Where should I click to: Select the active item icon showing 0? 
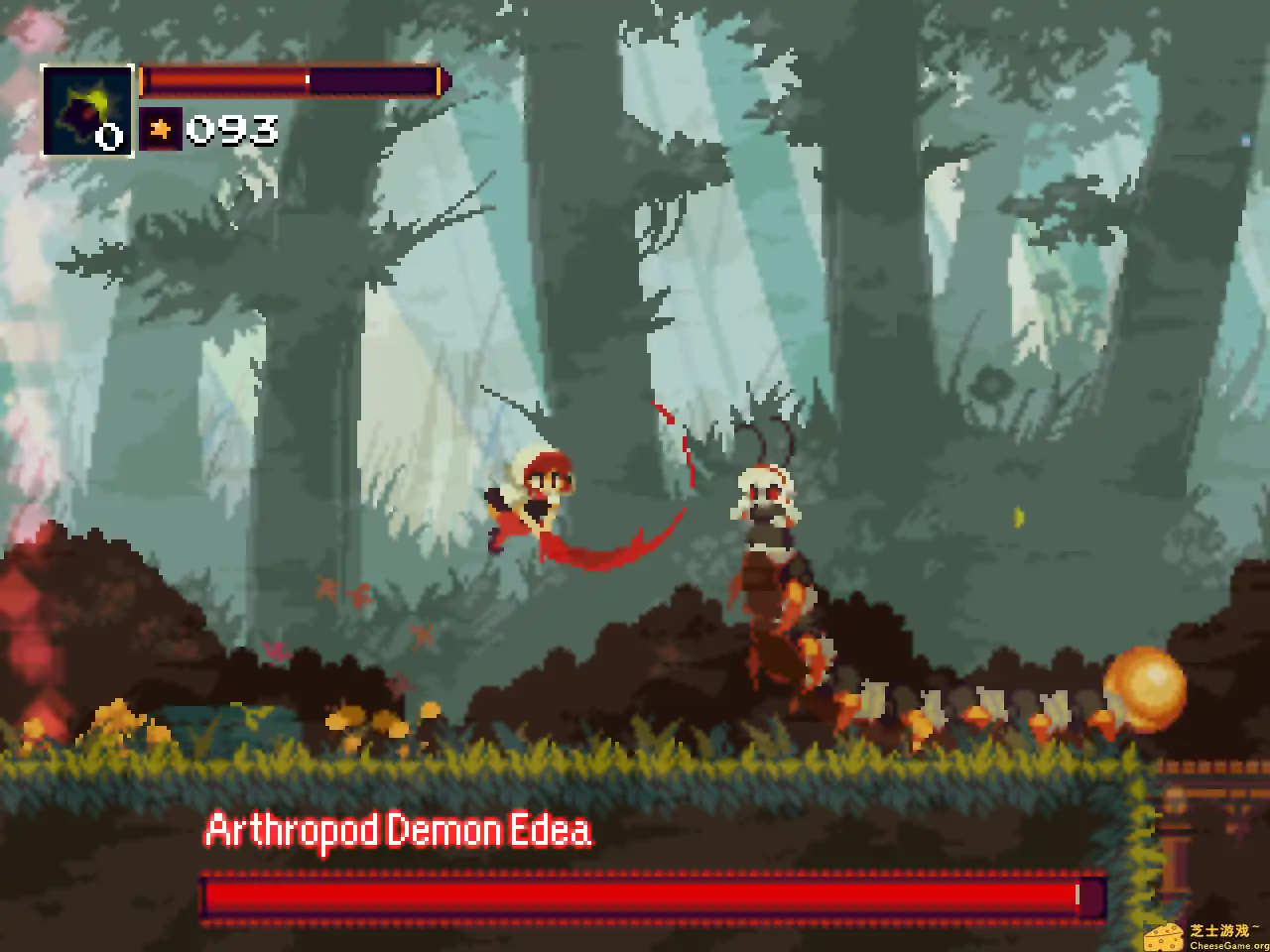coord(89,111)
